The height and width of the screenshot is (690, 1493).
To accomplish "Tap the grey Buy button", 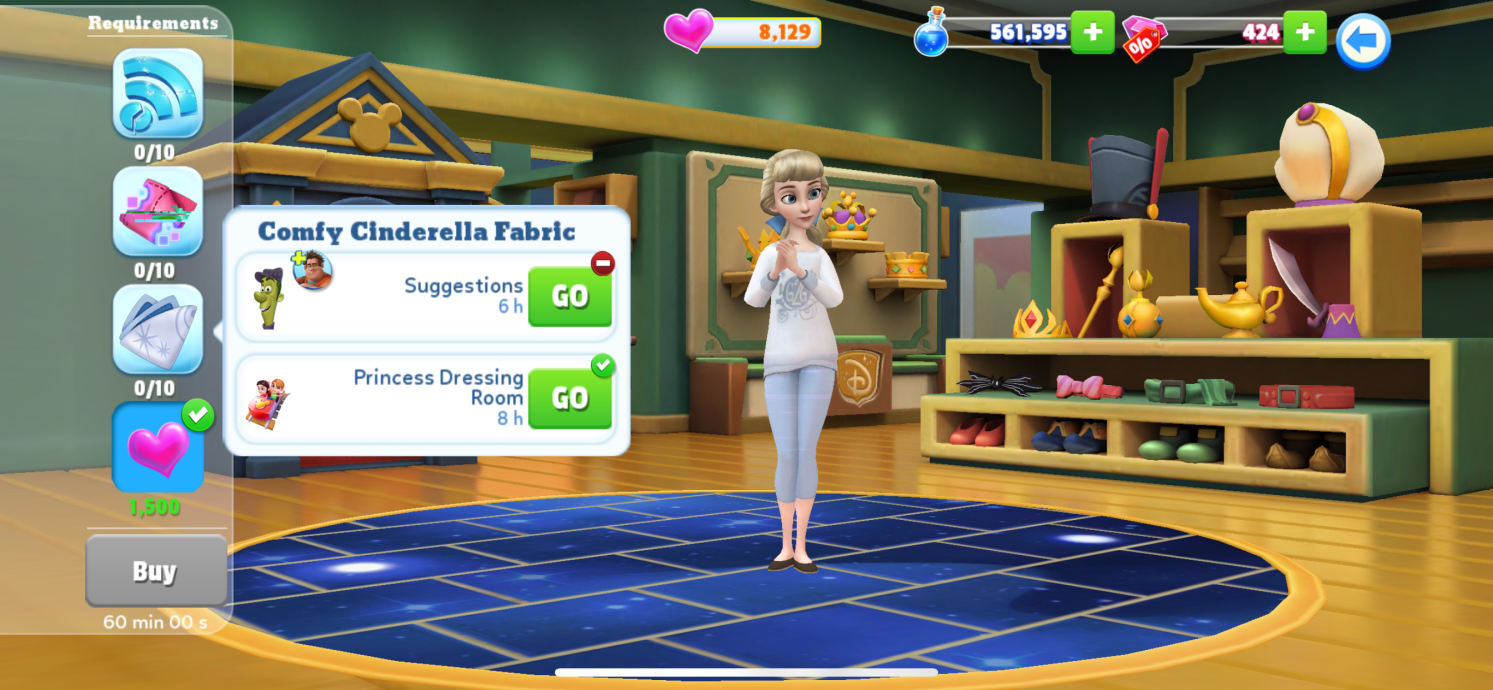I will (155, 571).
